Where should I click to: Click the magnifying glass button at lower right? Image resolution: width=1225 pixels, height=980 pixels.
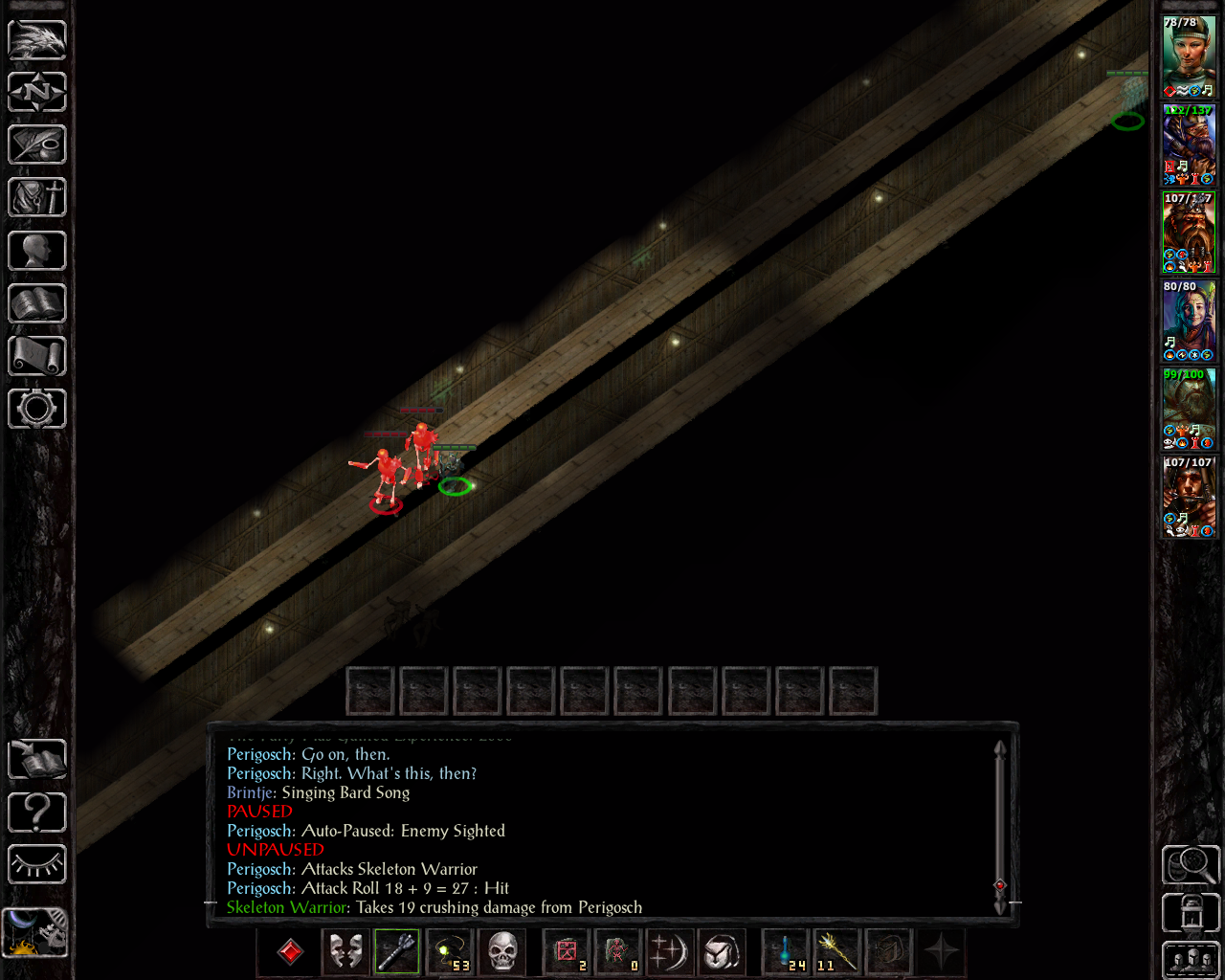pos(1191,865)
